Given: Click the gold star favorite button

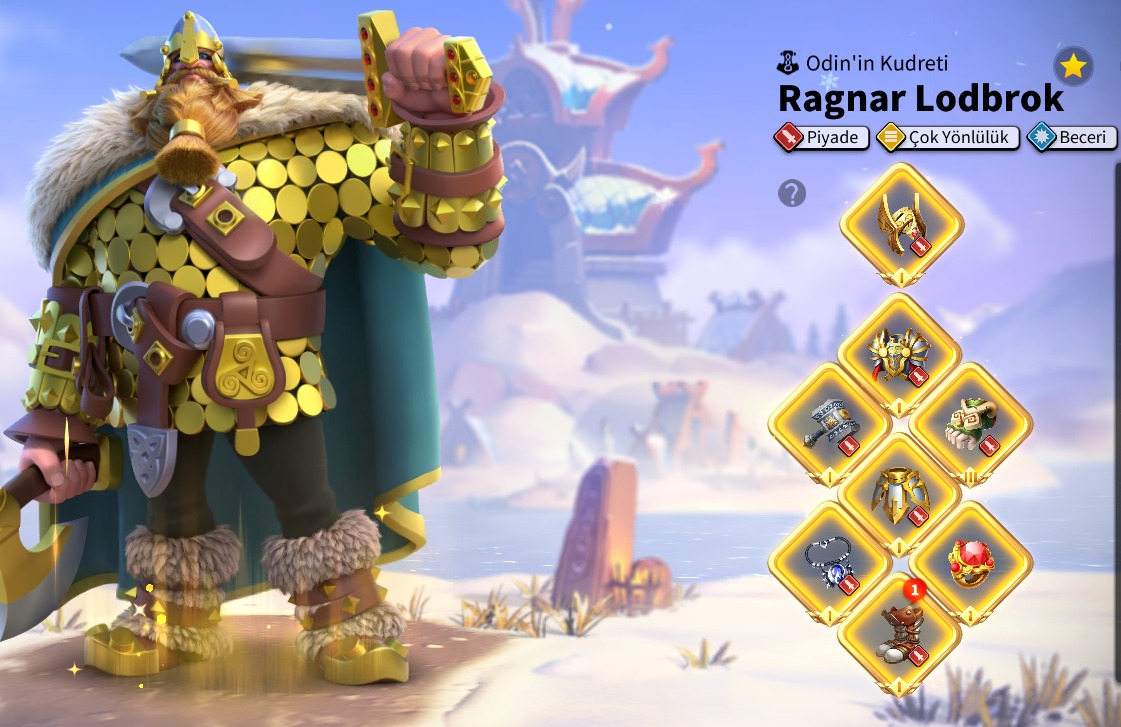Looking at the screenshot, I should [1073, 67].
